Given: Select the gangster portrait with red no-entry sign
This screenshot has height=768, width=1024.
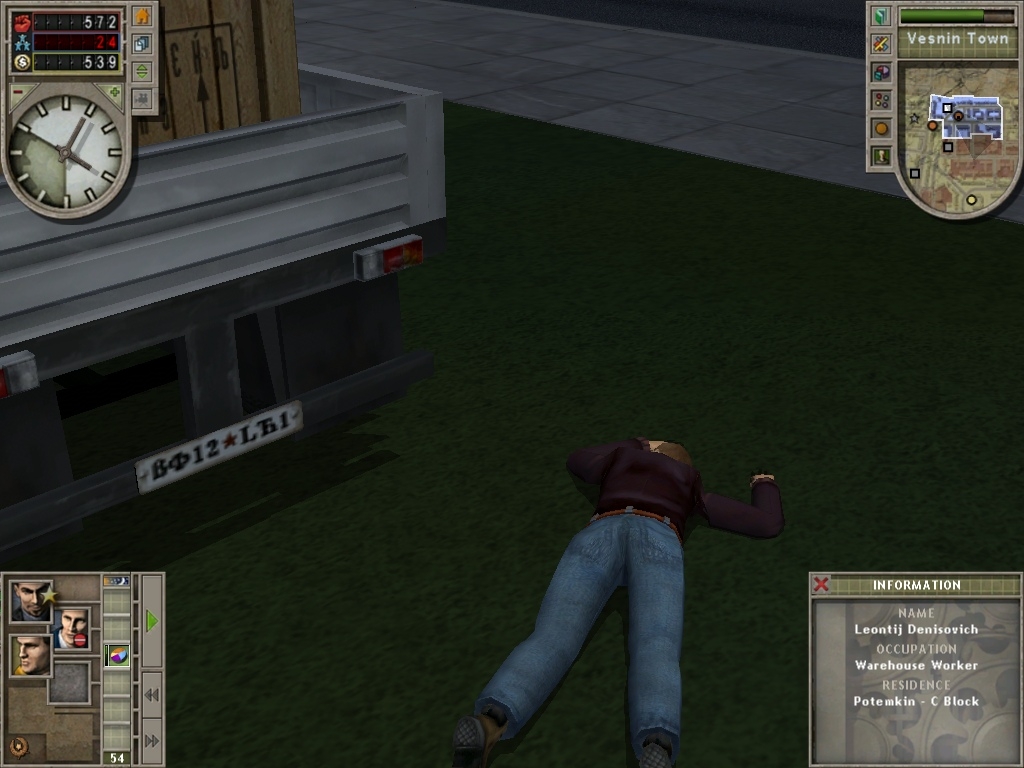Looking at the screenshot, I should tap(72, 628).
